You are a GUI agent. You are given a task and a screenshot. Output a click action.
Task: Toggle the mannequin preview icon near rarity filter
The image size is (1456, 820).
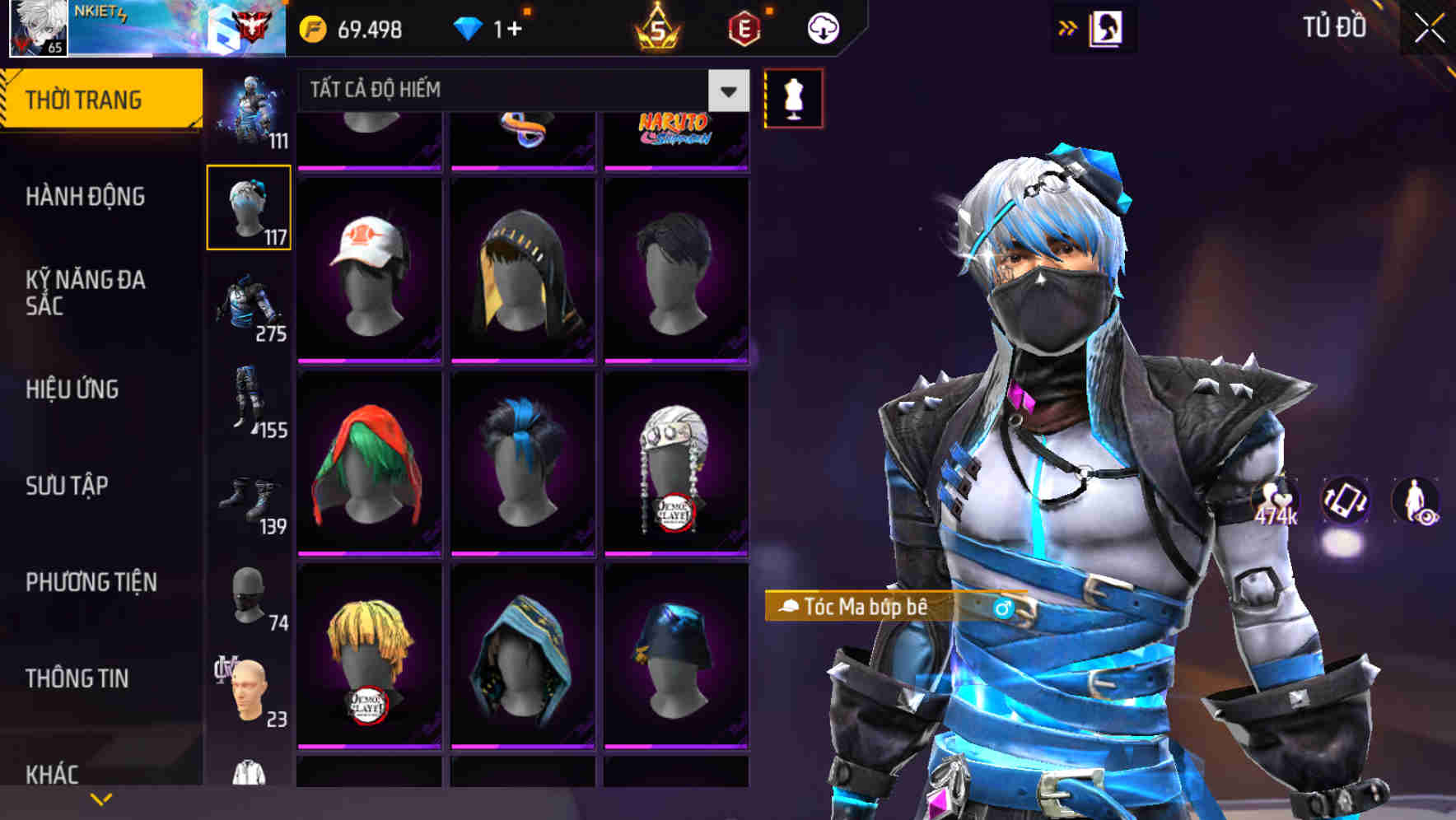click(x=793, y=97)
